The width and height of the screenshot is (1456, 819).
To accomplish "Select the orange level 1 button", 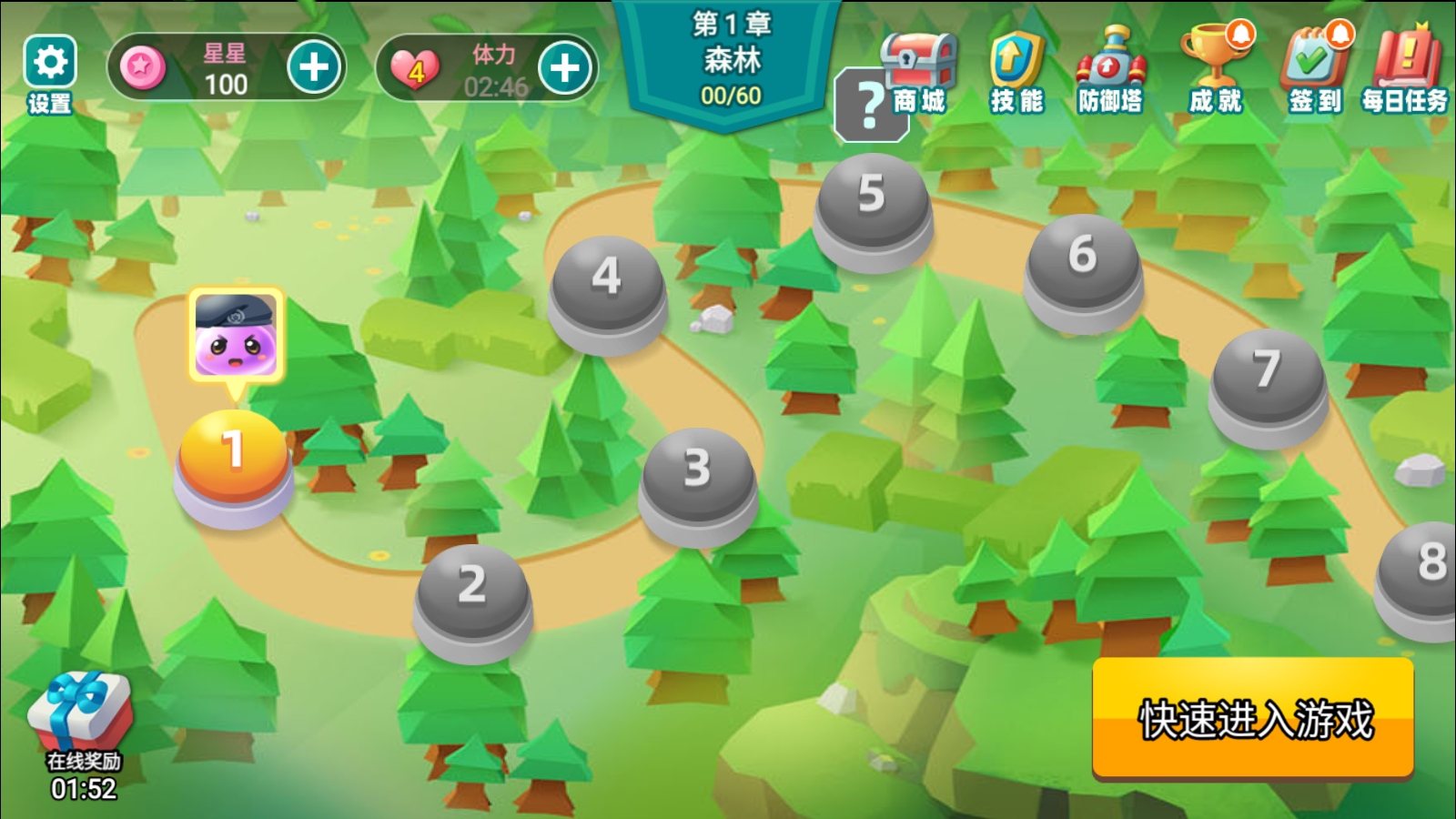I will tap(234, 457).
